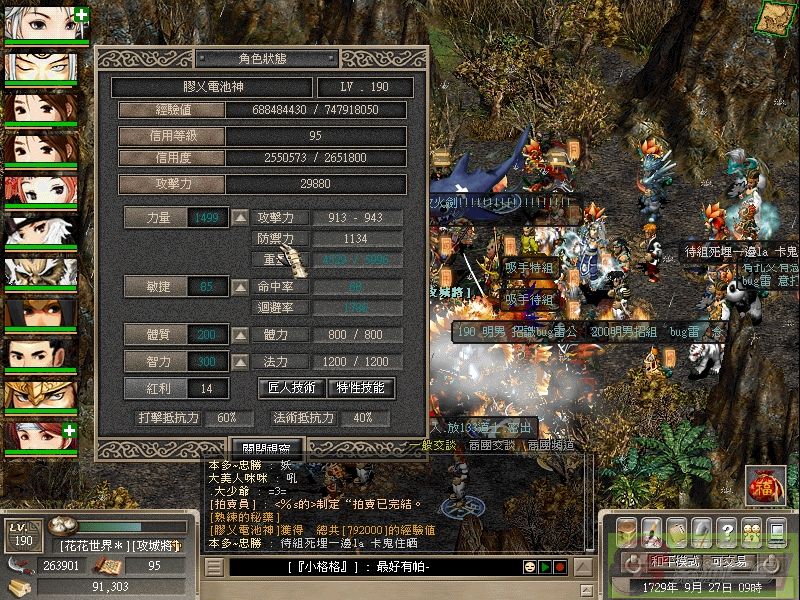This screenshot has width=800, height=600.
Task: Open the 匠人技術 craftsman skills
Action: (293, 387)
